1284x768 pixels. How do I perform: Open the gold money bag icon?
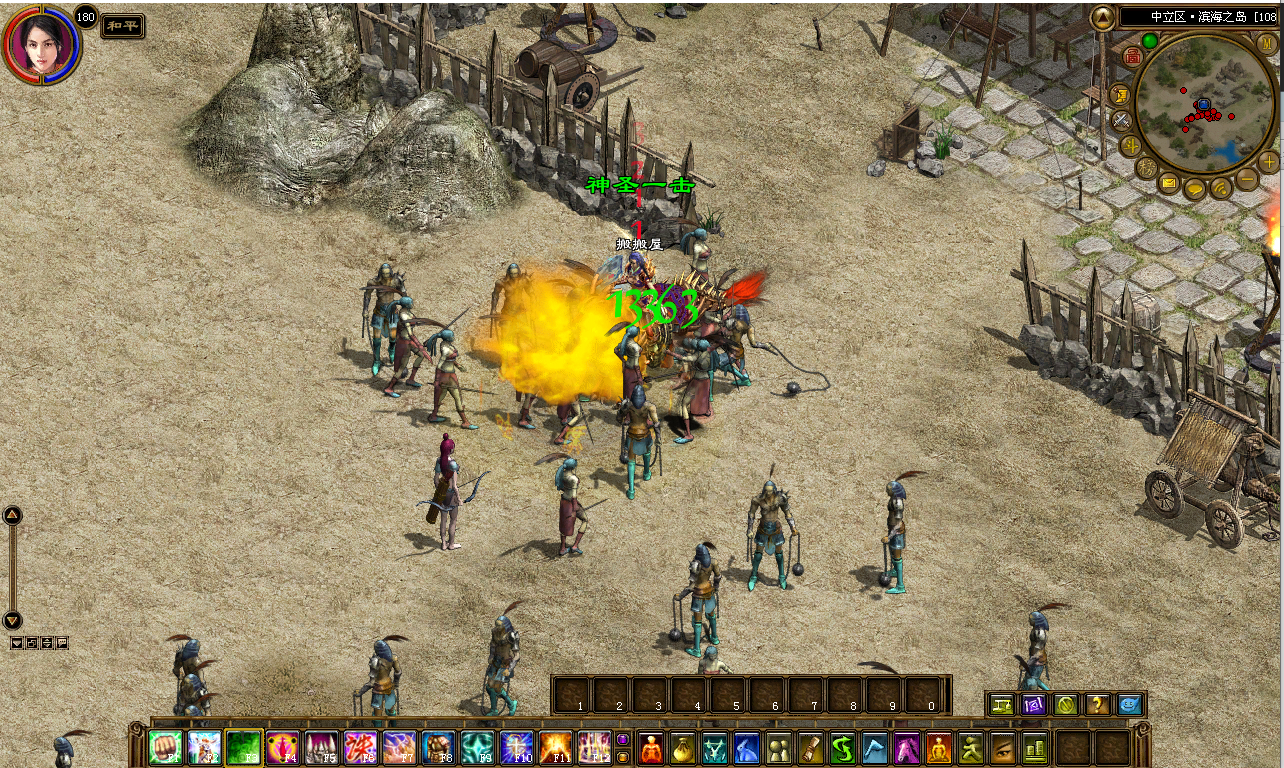(x=681, y=747)
